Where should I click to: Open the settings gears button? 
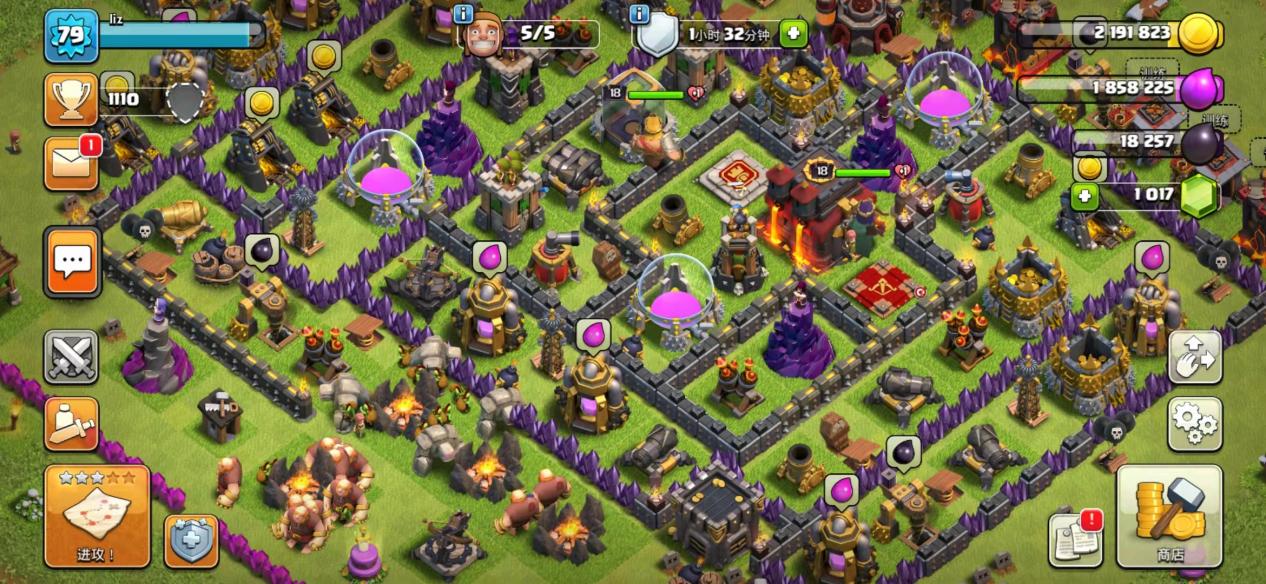tap(1195, 424)
